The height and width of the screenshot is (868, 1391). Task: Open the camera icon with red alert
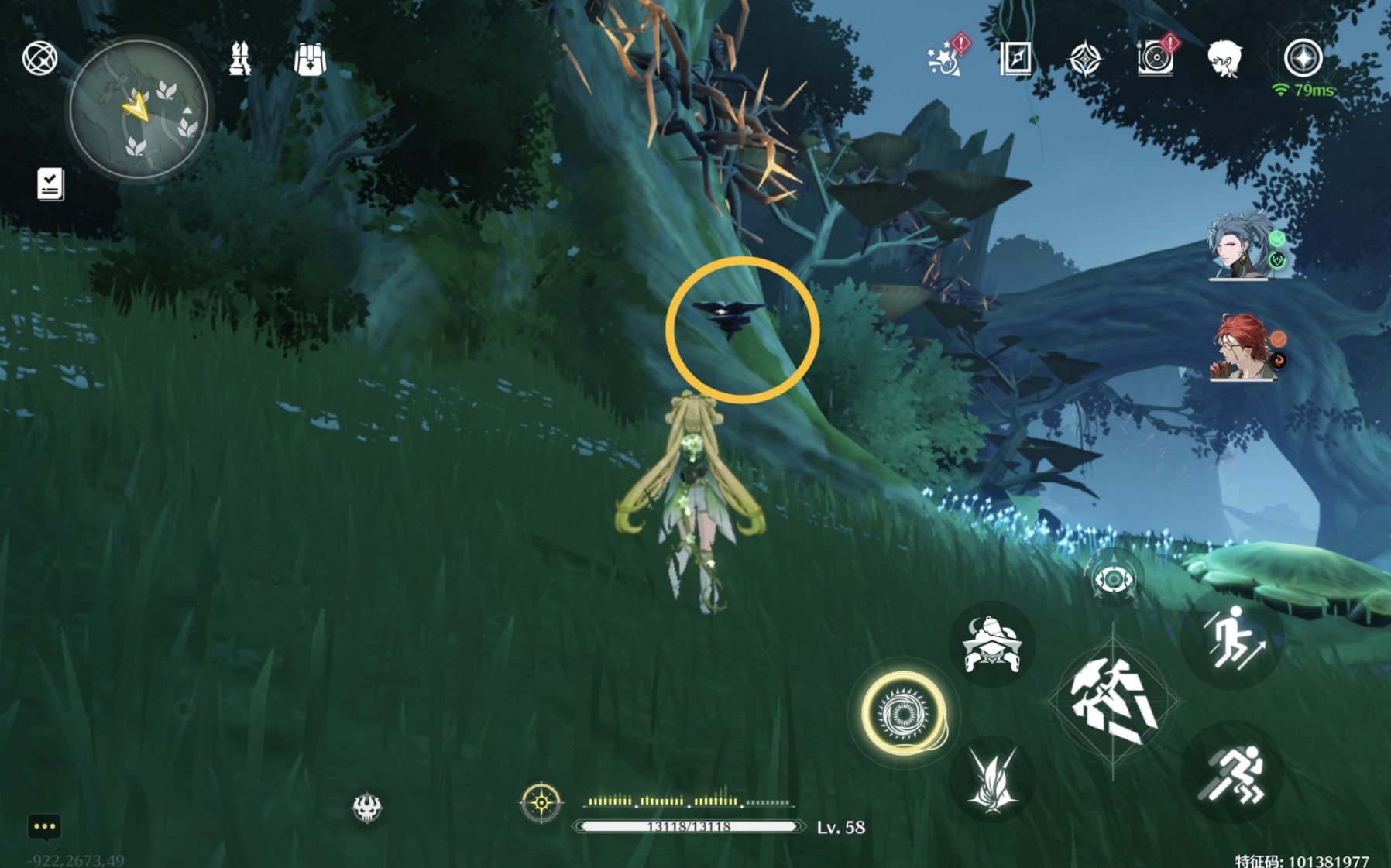1155,58
